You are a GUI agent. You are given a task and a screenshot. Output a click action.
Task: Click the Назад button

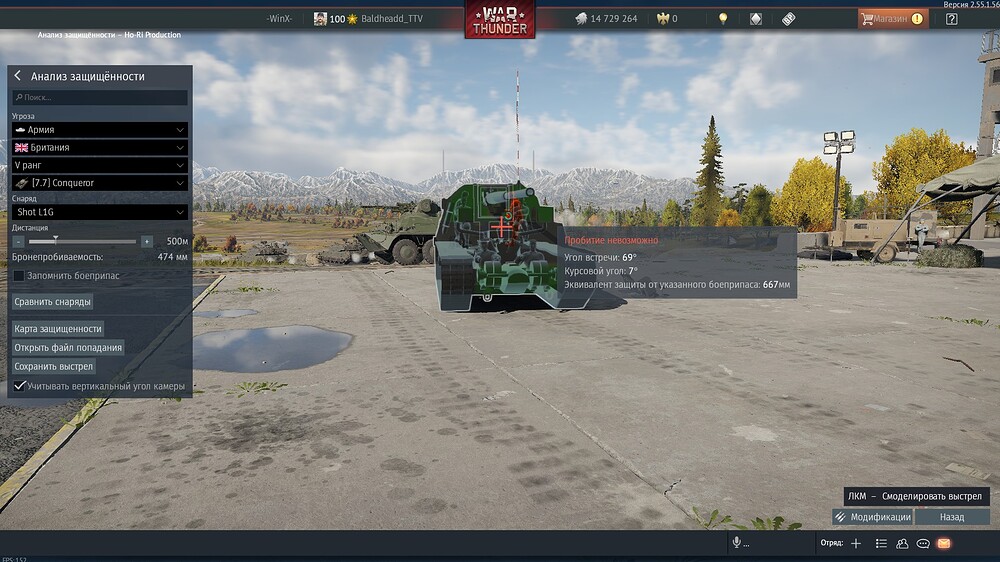pyautogui.click(x=952, y=517)
